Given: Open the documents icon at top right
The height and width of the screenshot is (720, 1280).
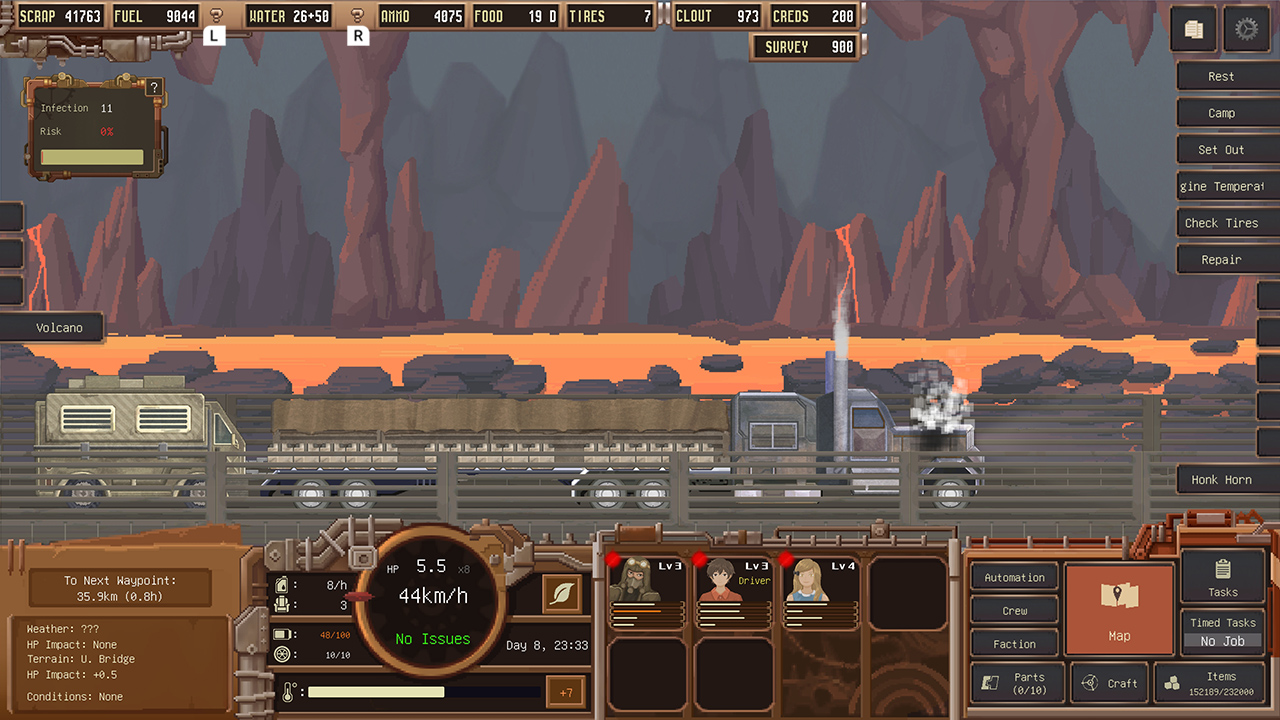Looking at the screenshot, I should coord(1193,28).
